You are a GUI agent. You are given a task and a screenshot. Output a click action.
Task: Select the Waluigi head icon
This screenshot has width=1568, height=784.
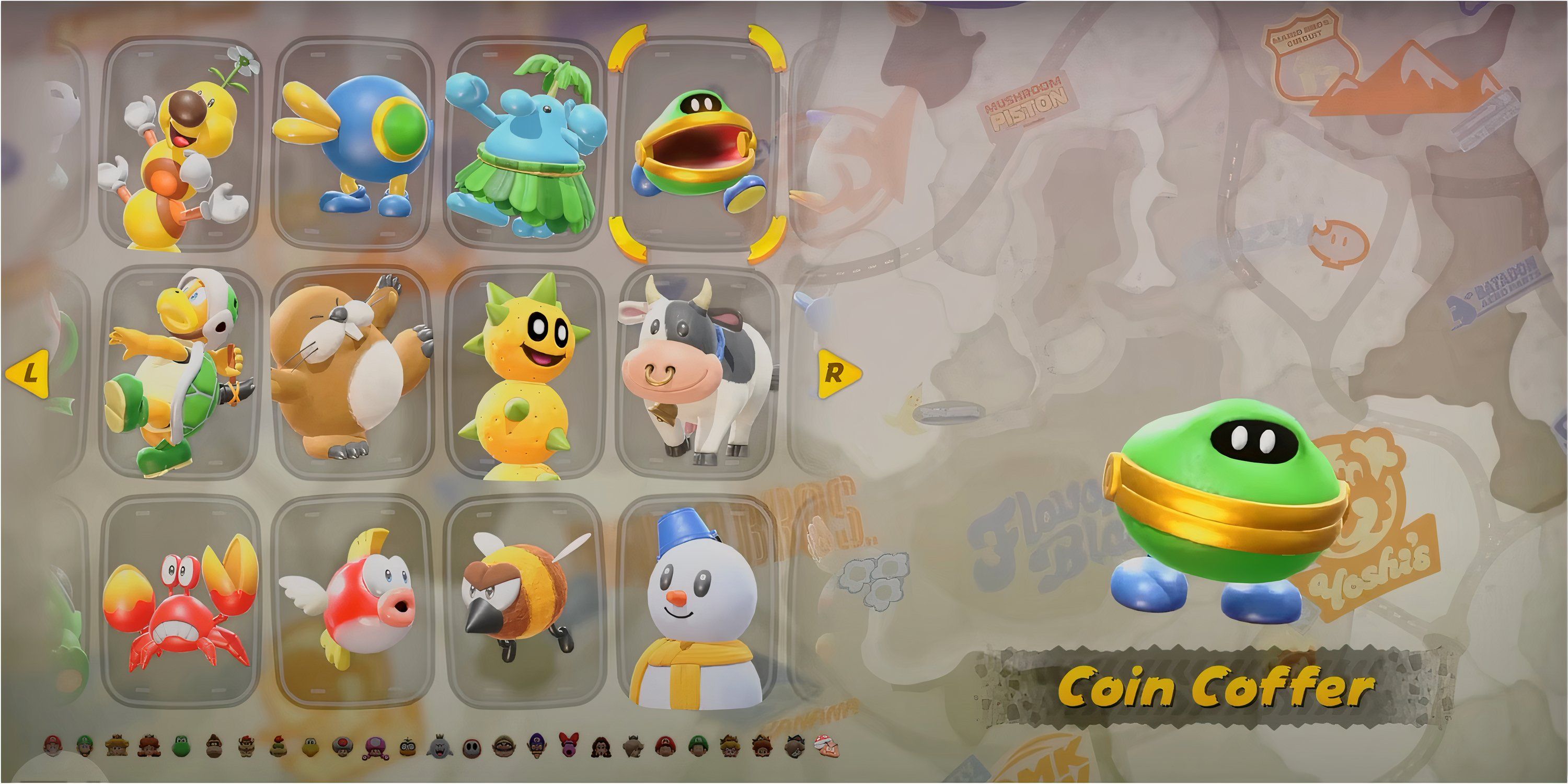coord(537,746)
